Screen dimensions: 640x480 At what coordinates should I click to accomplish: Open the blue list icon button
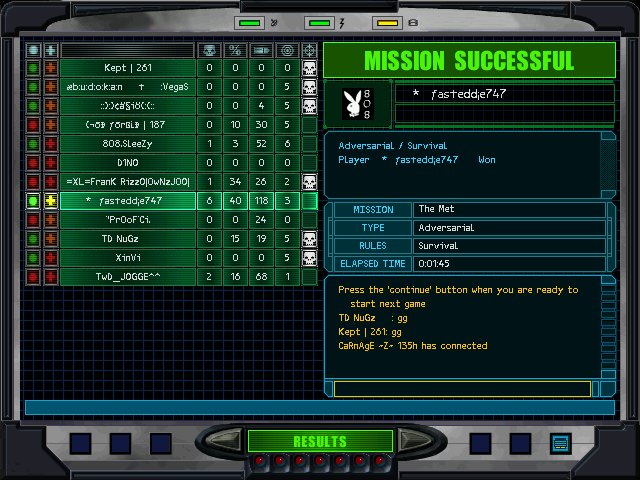pos(559,442)
